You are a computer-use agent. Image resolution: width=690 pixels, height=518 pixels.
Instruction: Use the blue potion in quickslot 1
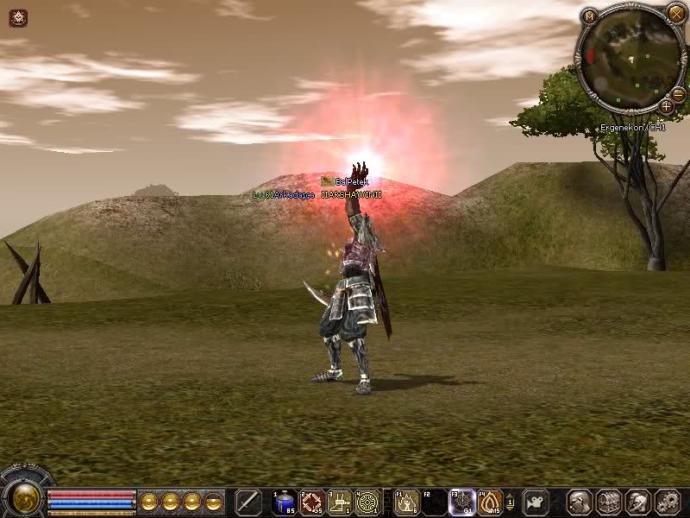click(285, 502)
